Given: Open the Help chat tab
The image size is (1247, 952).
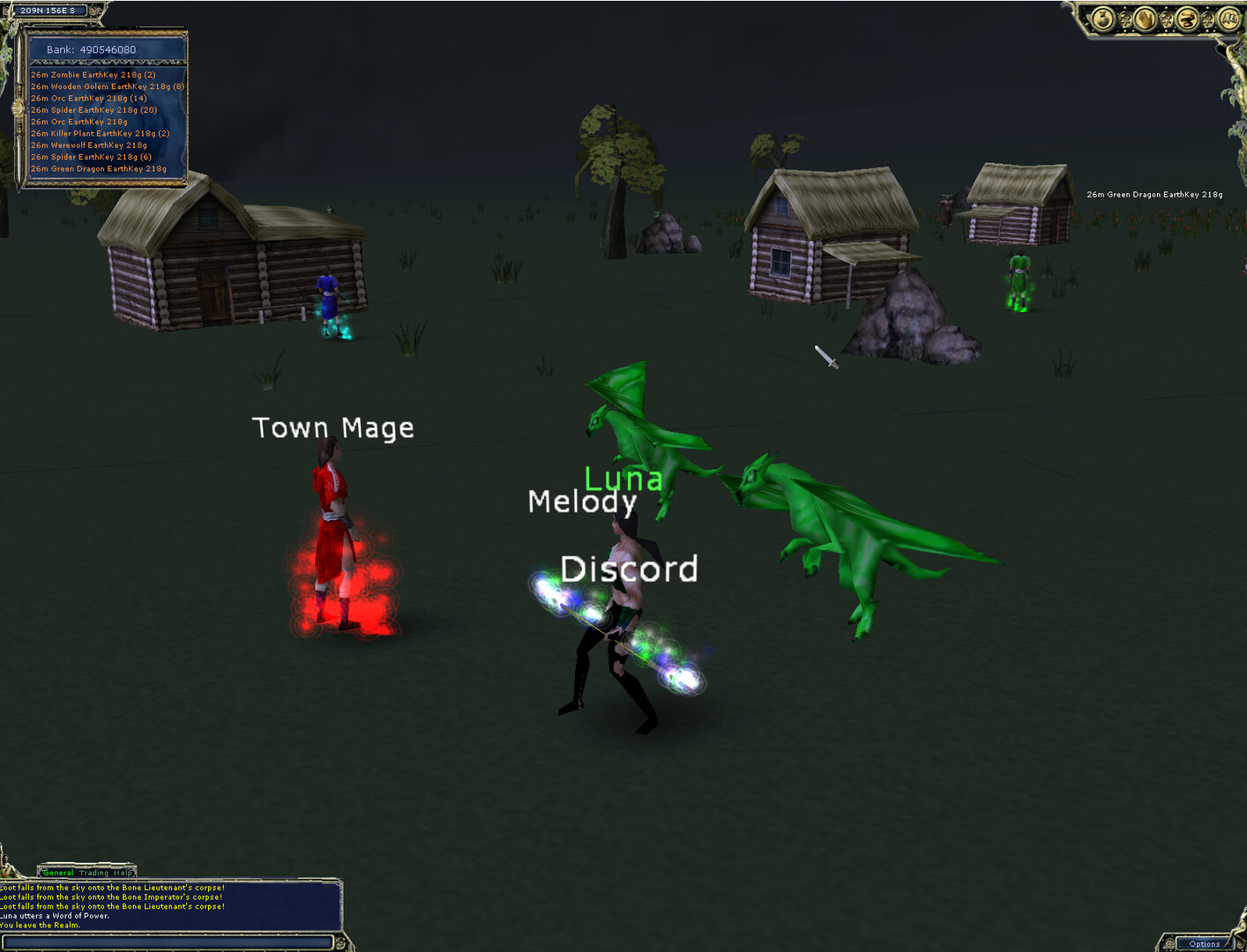Looking at the screenshot, I should [x=123, y=873].
